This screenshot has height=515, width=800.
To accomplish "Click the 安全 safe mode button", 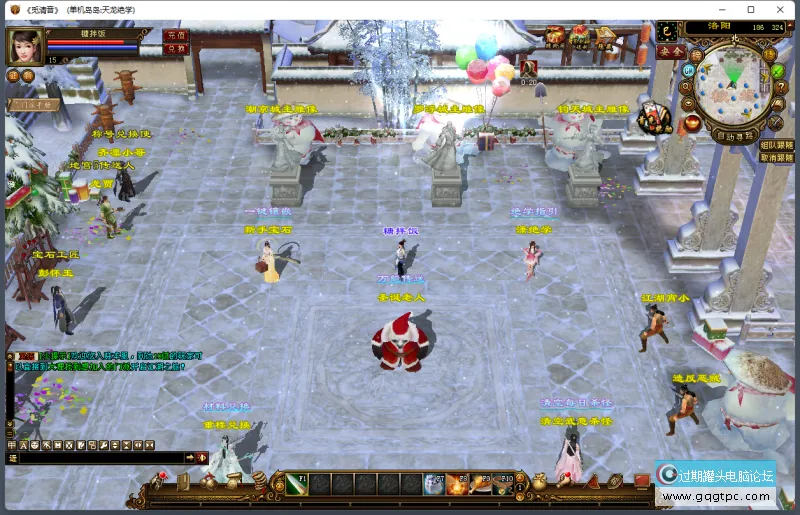I will [672, 51].
